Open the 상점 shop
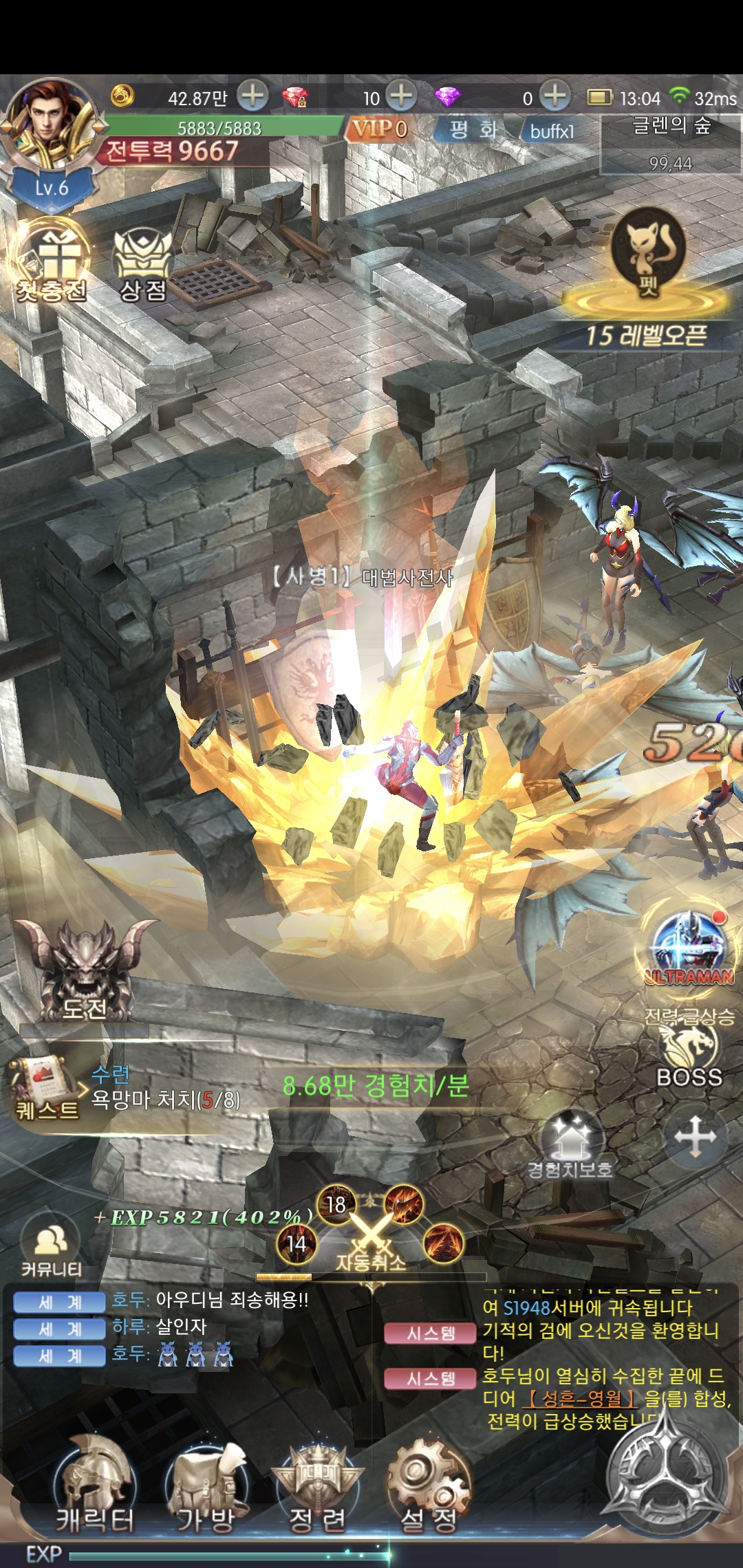Screen dimensions: 743x1568 [142, 265]
